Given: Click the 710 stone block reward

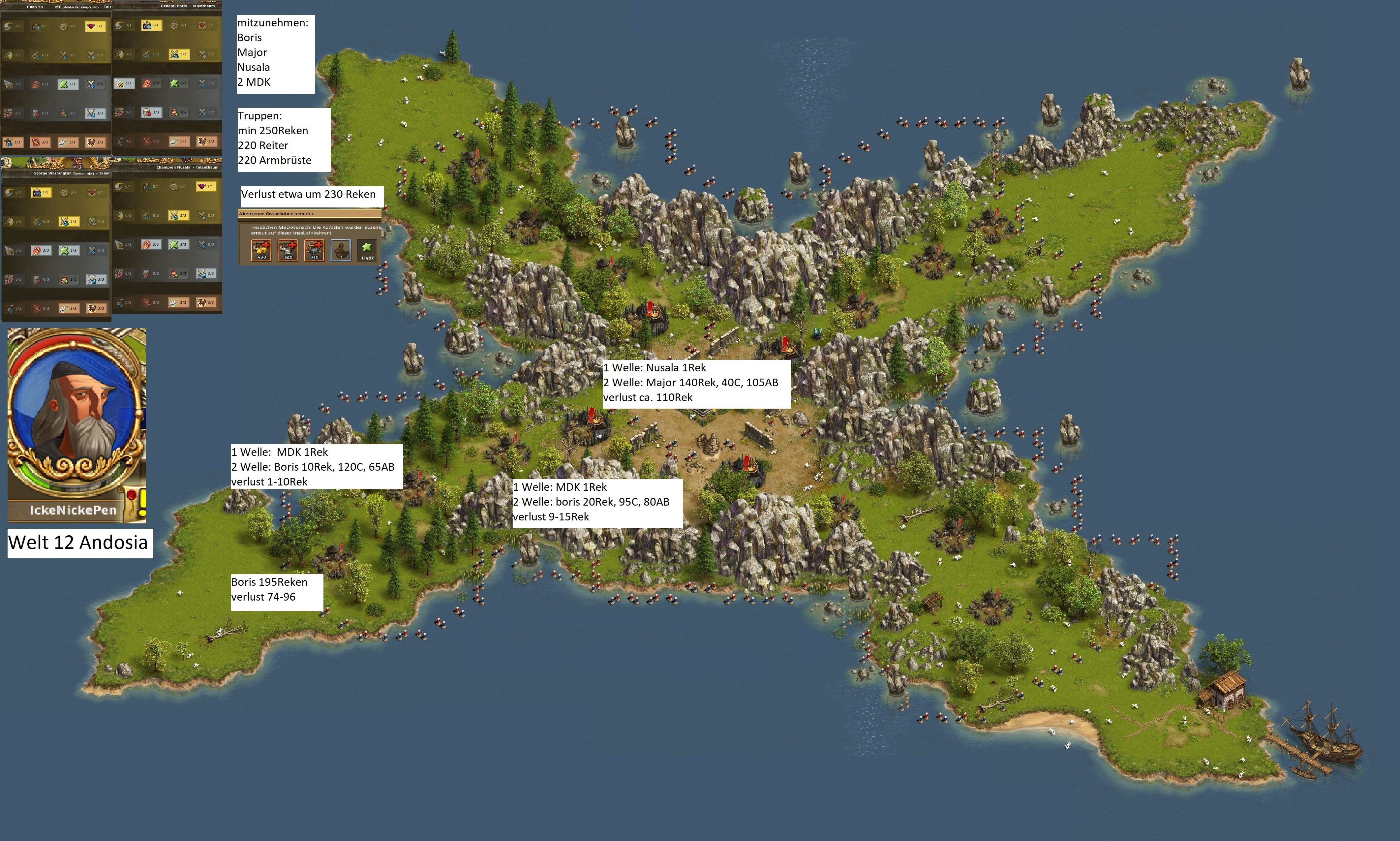Looking at the screenshot, I should coord(315,250).
